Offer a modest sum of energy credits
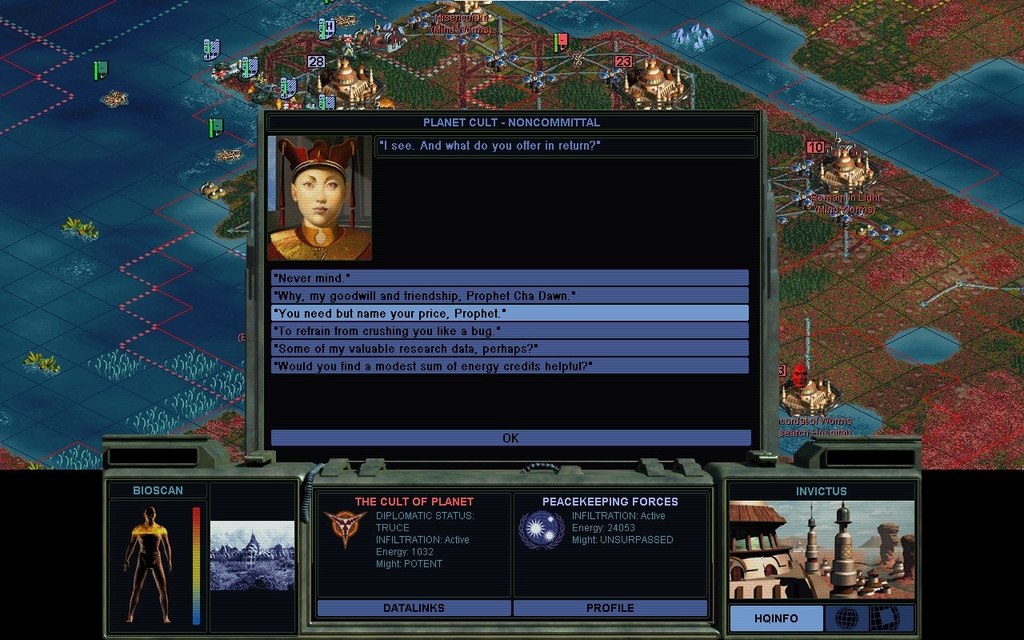Image resolution: width=1024 pixels, height=640 pixels. pos(509,366)
